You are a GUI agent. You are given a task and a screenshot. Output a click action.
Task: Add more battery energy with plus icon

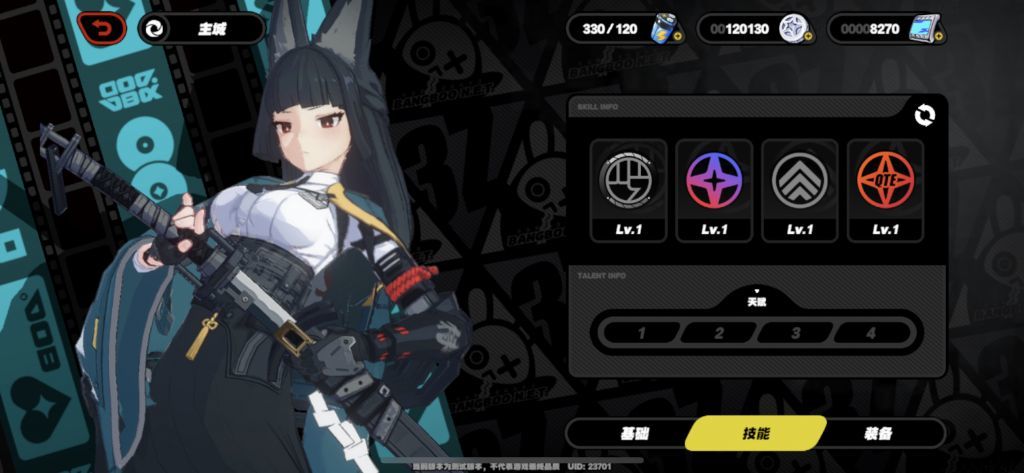[677, 37]
